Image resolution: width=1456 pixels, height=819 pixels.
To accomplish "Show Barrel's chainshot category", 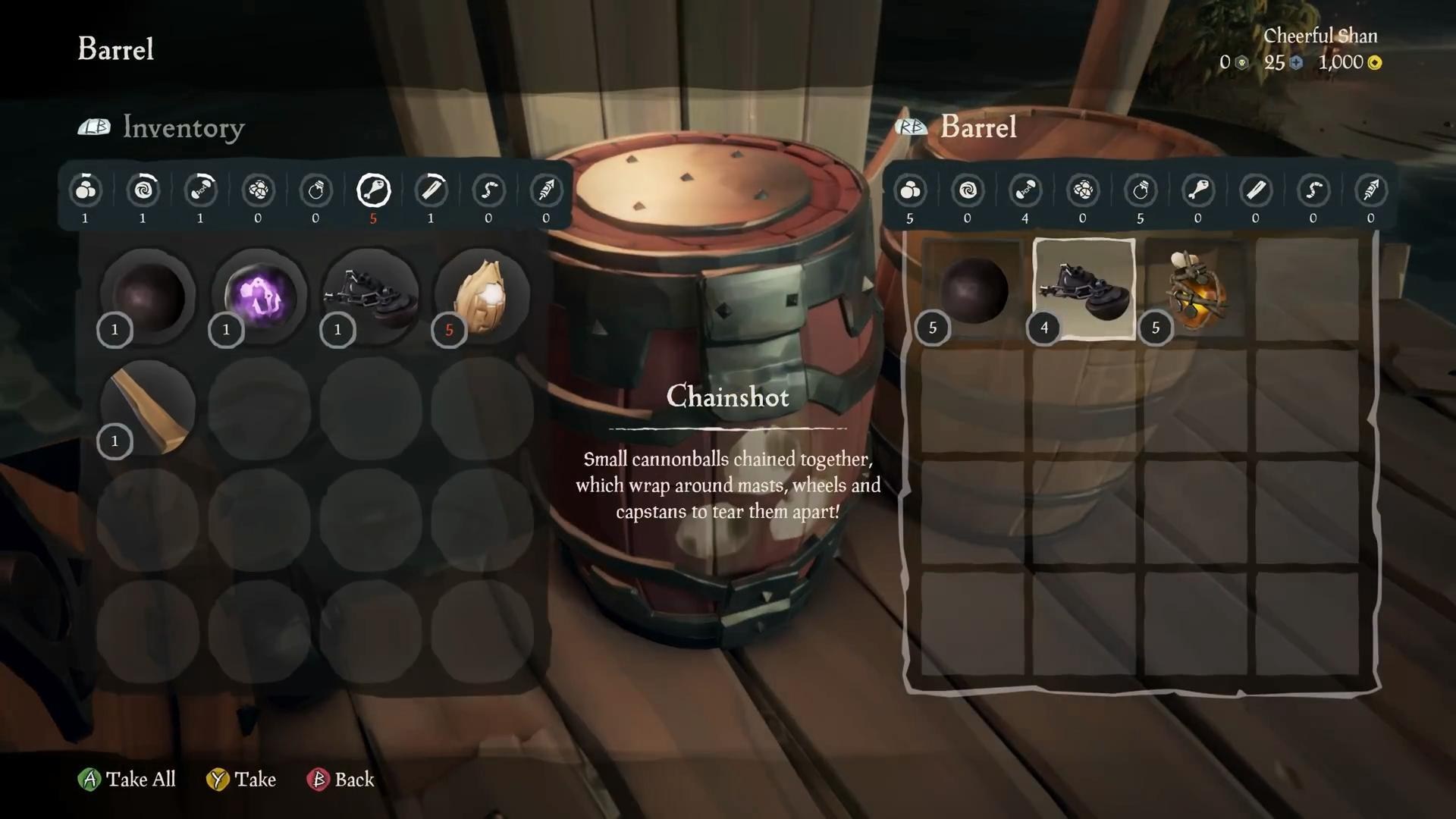I will [1025, 190].
